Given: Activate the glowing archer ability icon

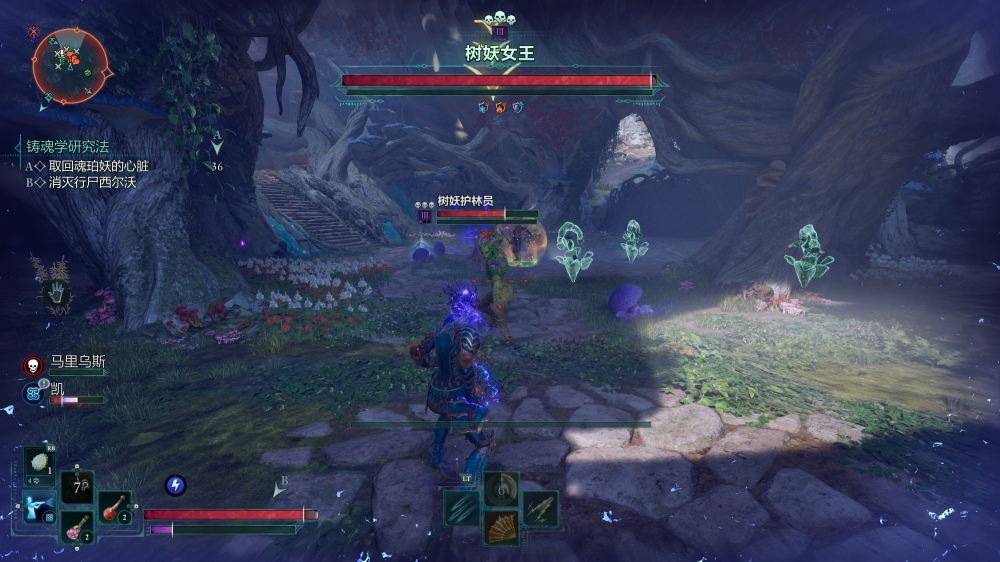Looking at the screenshot, I should tap(39, 507).
